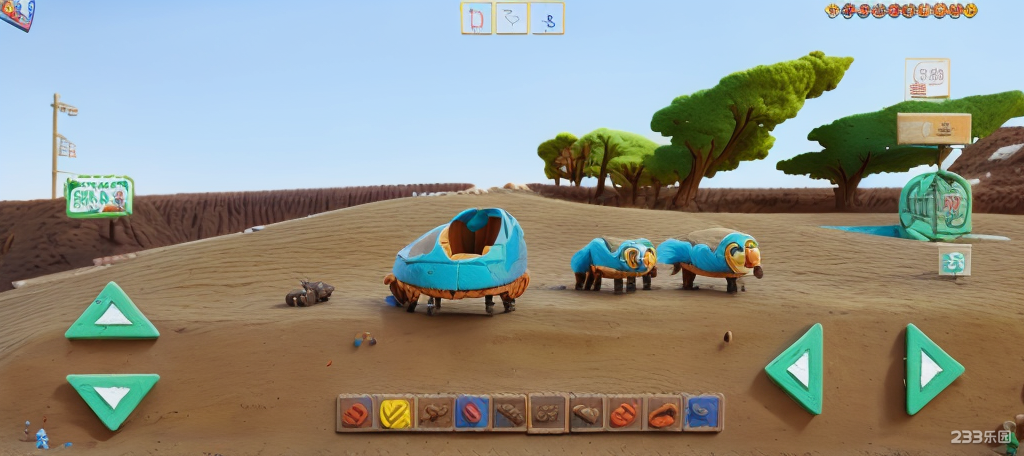Select the yellow item in the hotbar
The width and height of the screenshot is (1024, 456).
395,413
